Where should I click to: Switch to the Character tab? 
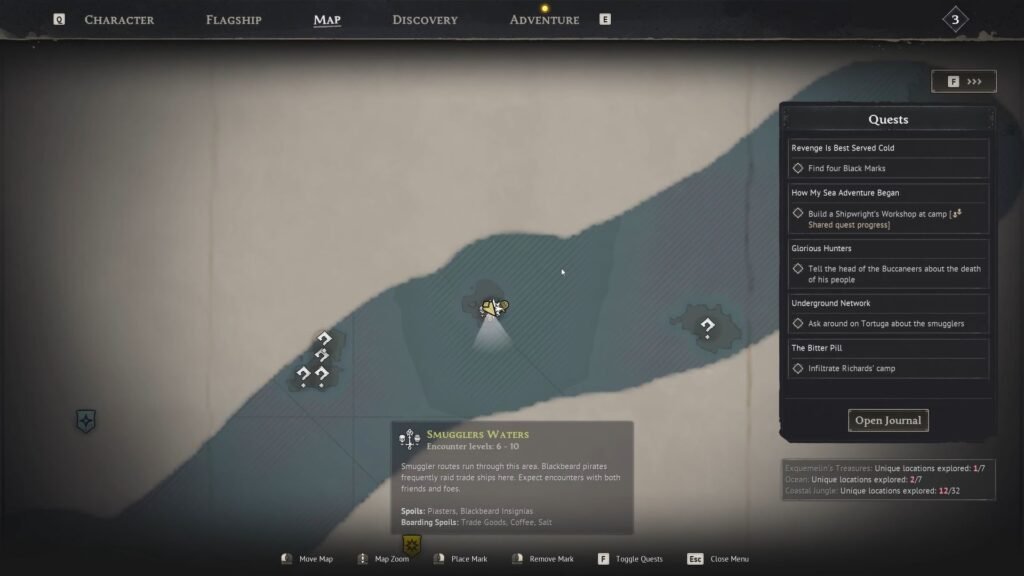pyautogui.click(x=119, y=20)
